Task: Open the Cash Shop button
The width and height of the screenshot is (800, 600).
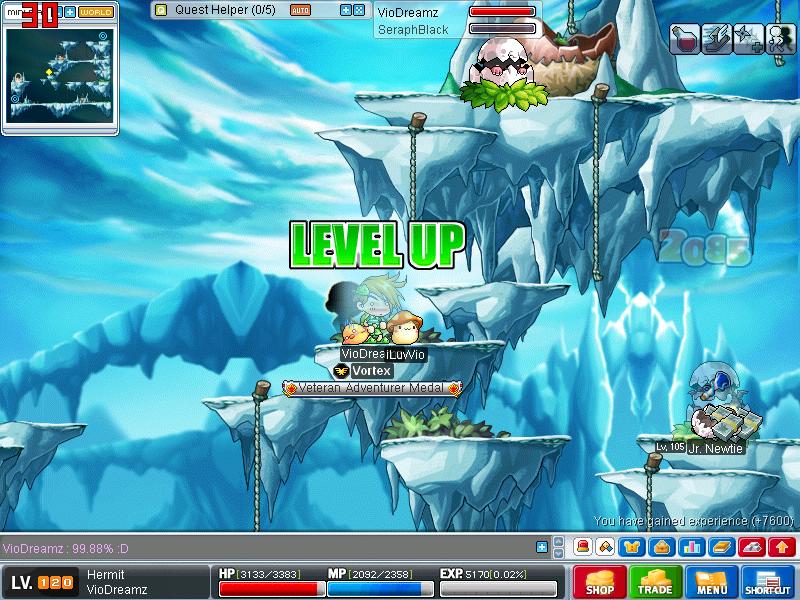Action: tap(600, 582)
